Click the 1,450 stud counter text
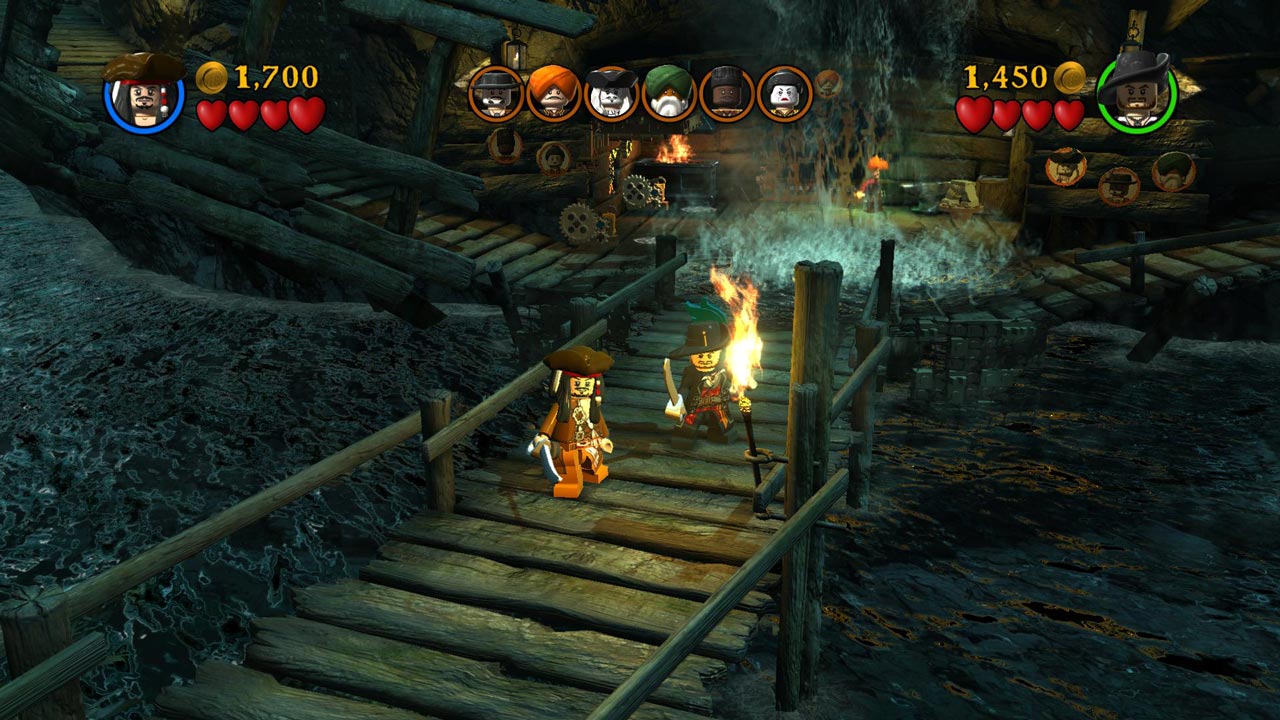The image size is (1280, 720). point(1008,76)
